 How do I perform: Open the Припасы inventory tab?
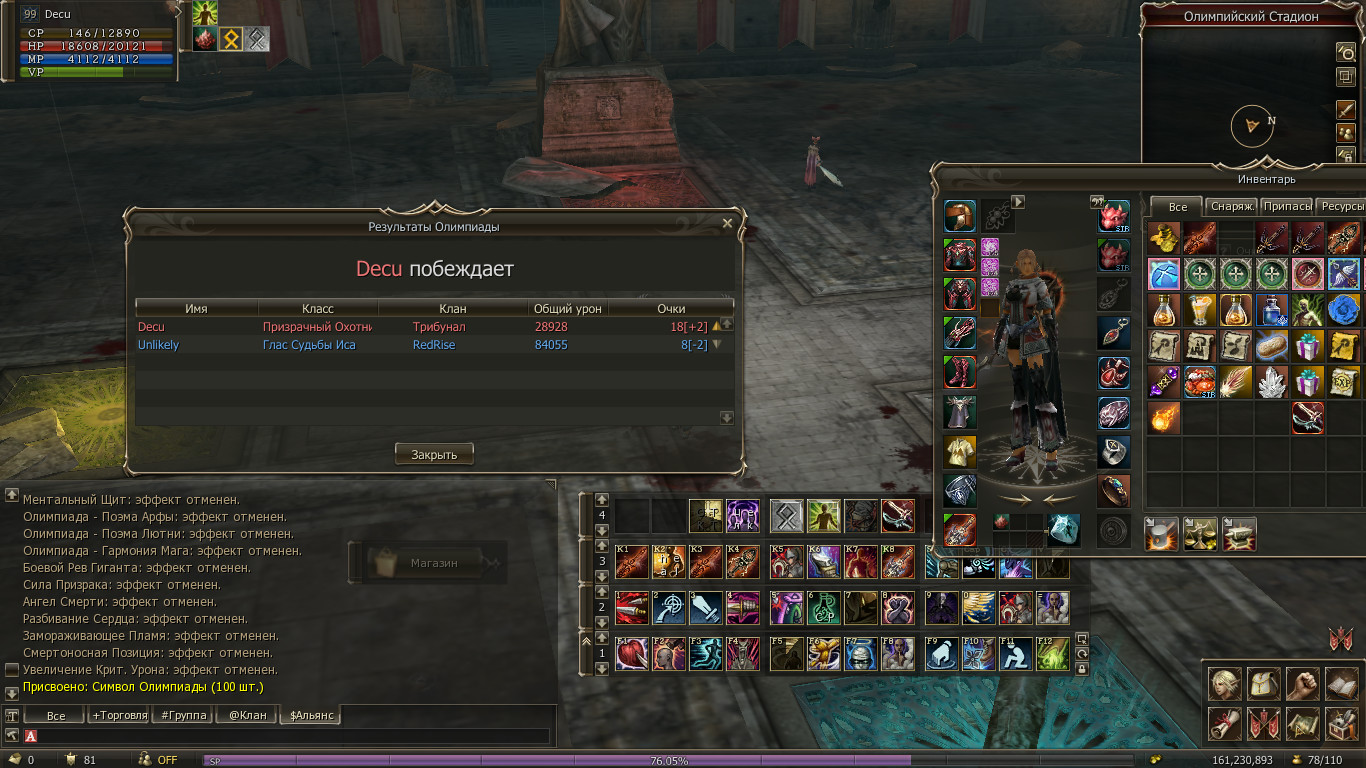pos(1286,206)
